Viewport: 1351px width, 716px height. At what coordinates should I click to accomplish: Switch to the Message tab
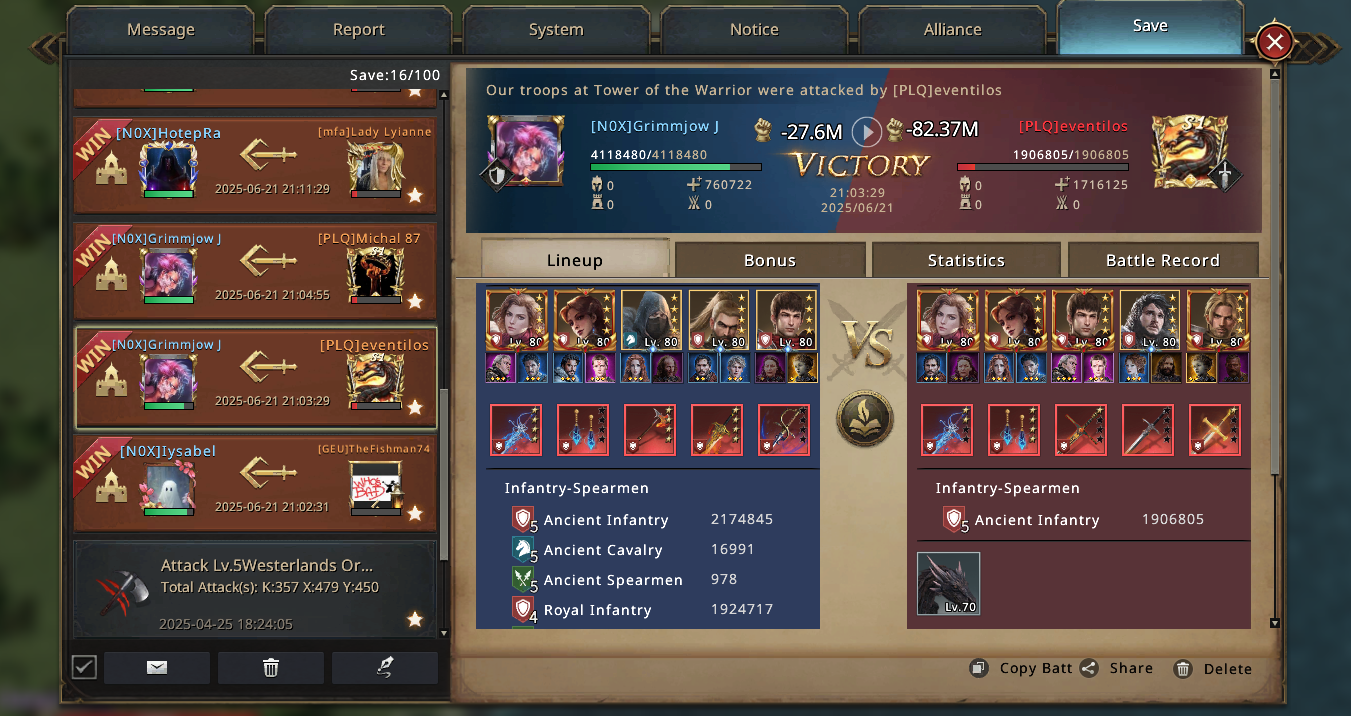point(160,30)
